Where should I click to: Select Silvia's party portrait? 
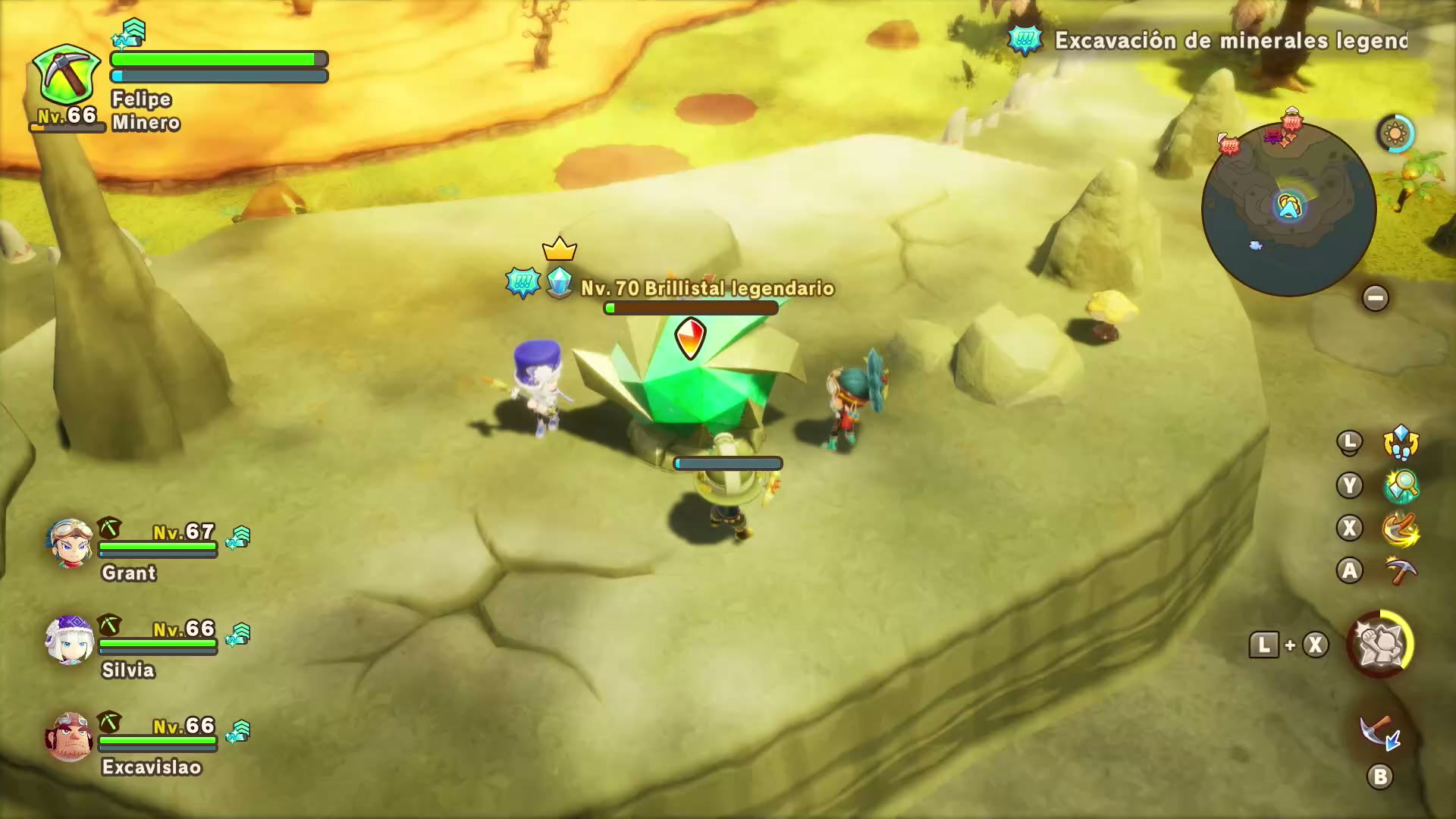(70, 640)
